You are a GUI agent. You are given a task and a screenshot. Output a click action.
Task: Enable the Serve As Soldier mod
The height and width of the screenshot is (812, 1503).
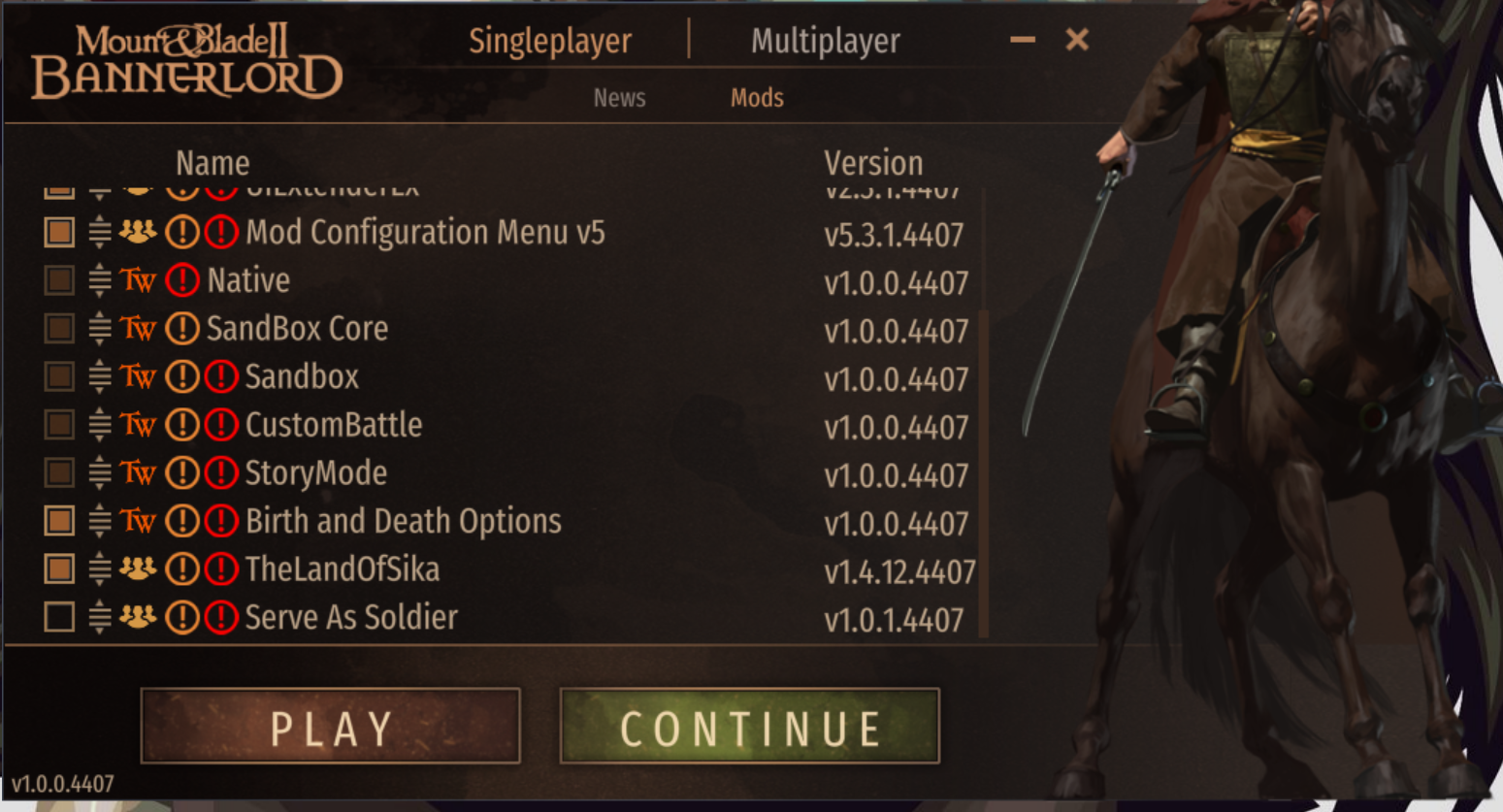(59, 617)
